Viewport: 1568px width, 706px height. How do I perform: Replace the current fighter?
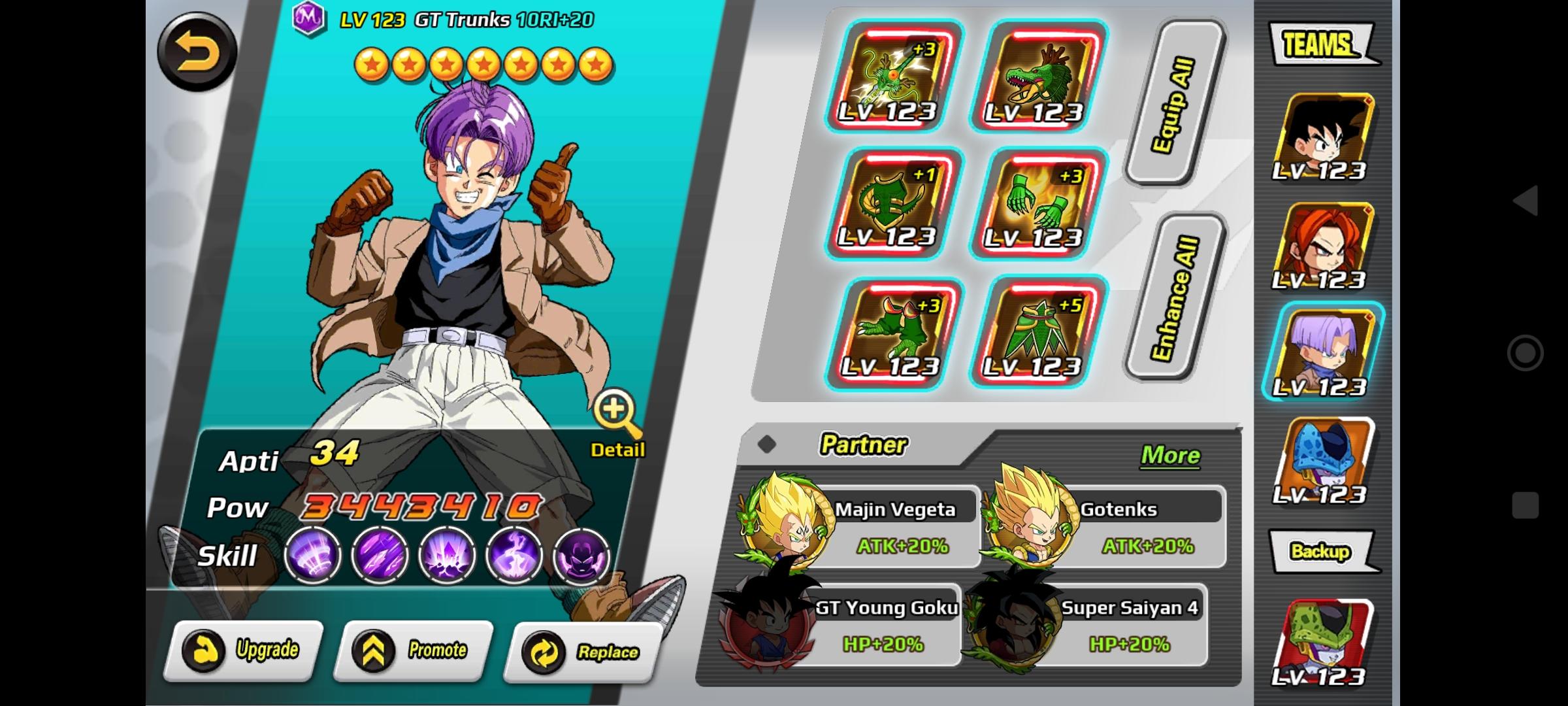point(583,652)
